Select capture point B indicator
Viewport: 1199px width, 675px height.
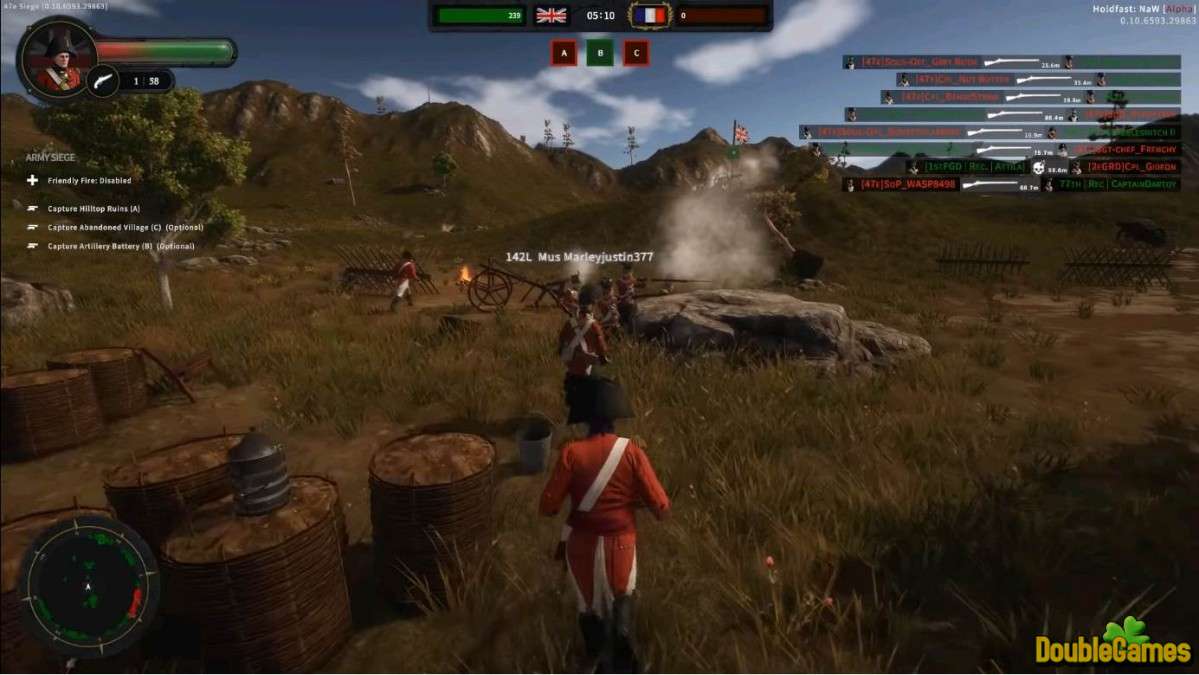point(599,53)
